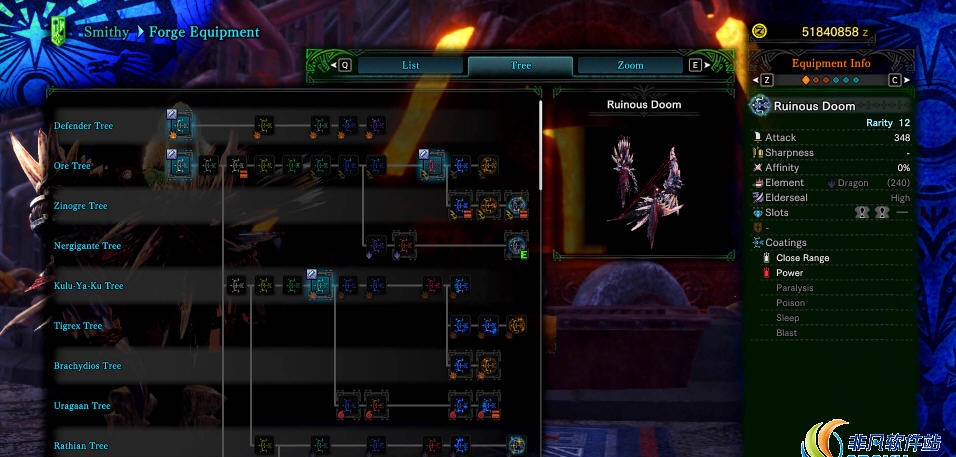The width and height of the screenshot is (956, 457).
Task: Select the first bow in Defender Tree
Action: pos(180,125)
